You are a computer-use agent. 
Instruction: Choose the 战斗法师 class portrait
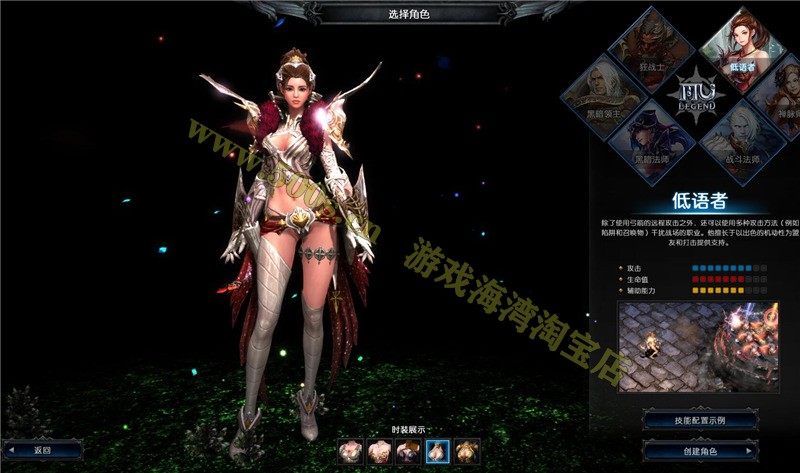tap(742, 138)
